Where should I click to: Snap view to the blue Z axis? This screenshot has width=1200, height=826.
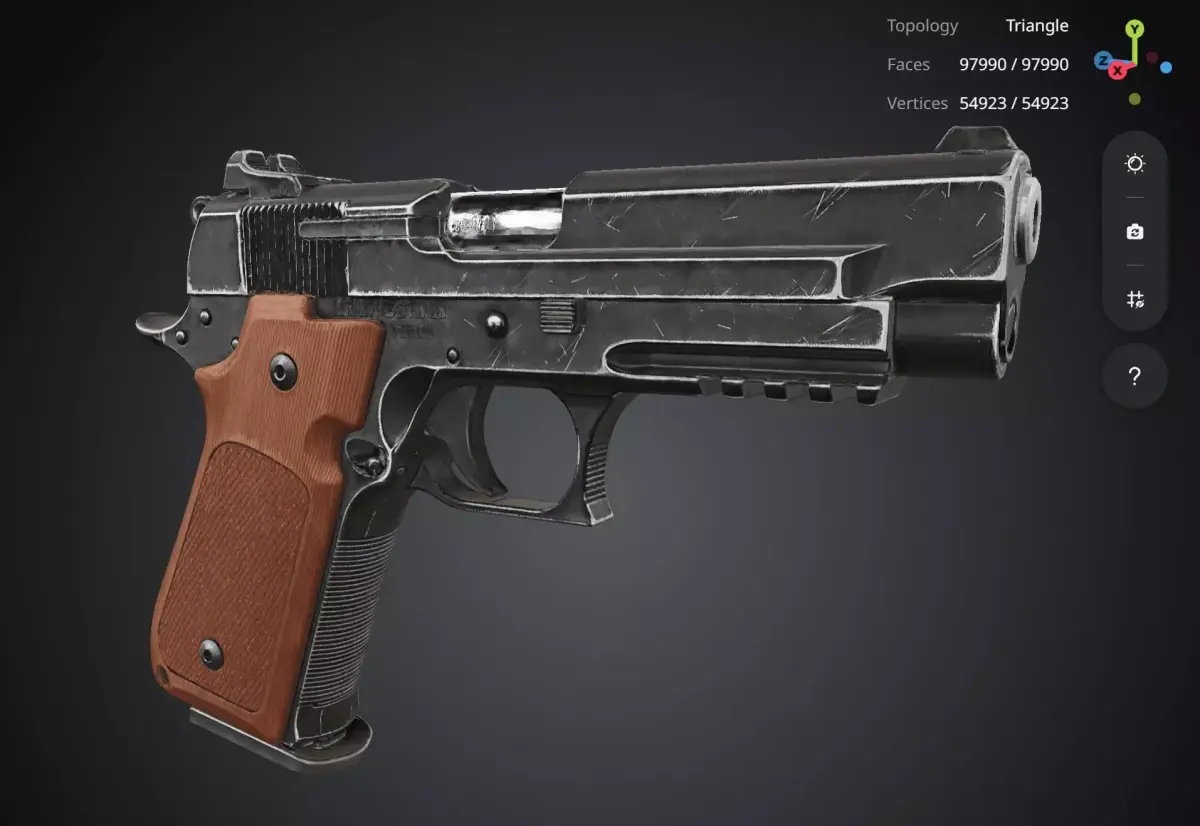(1103, 61)
